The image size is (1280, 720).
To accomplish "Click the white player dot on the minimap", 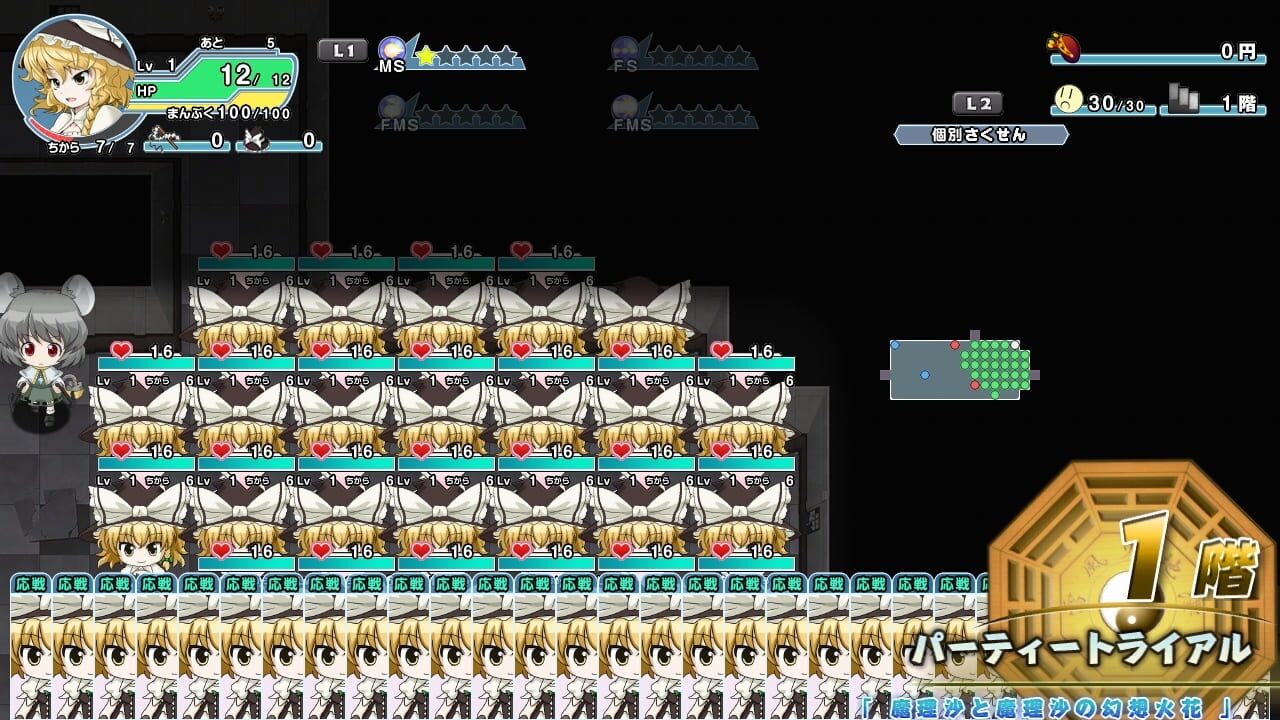I will click(1015, 345).
